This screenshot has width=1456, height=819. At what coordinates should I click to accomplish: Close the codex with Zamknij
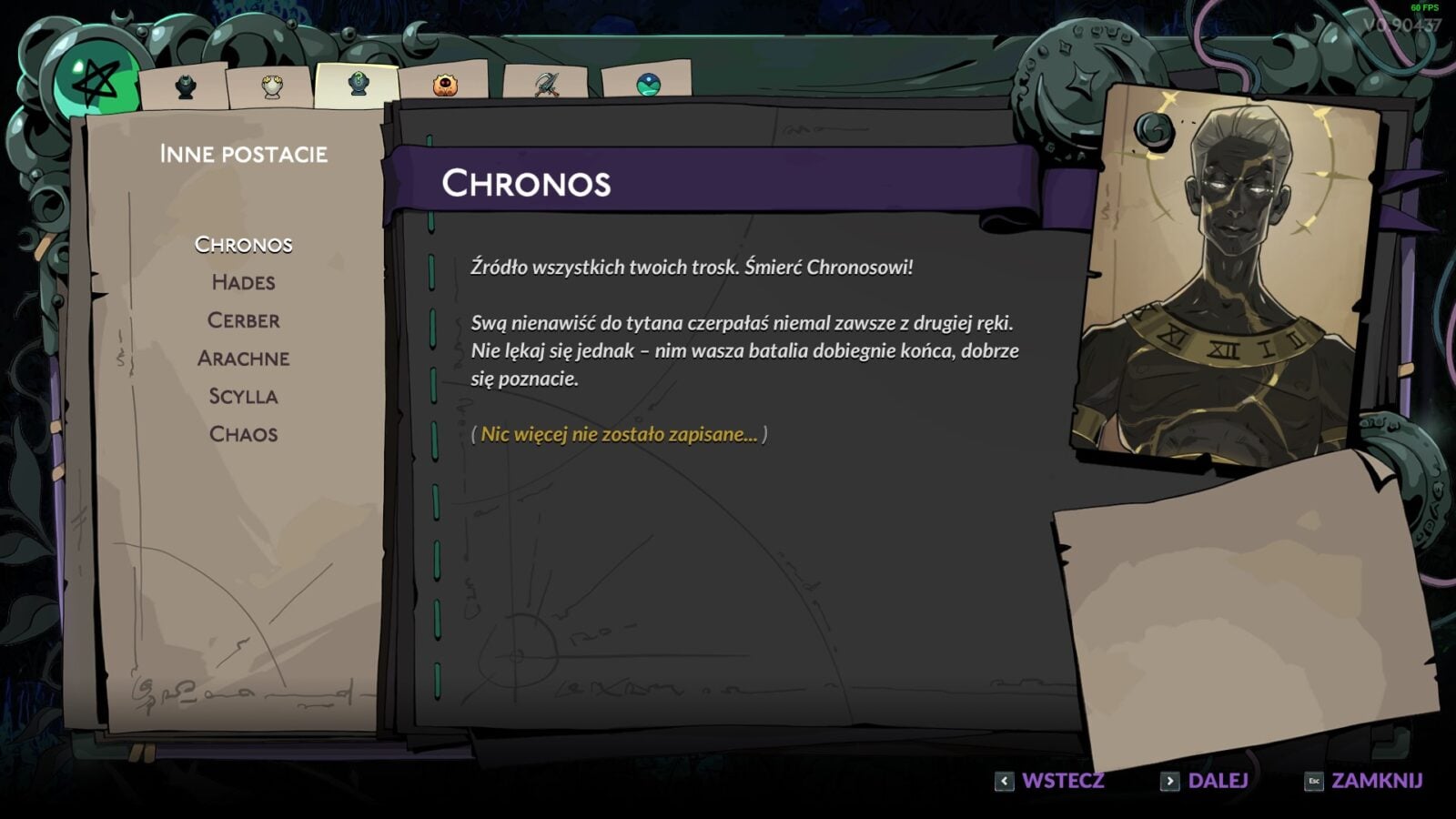click(1363, 781)
